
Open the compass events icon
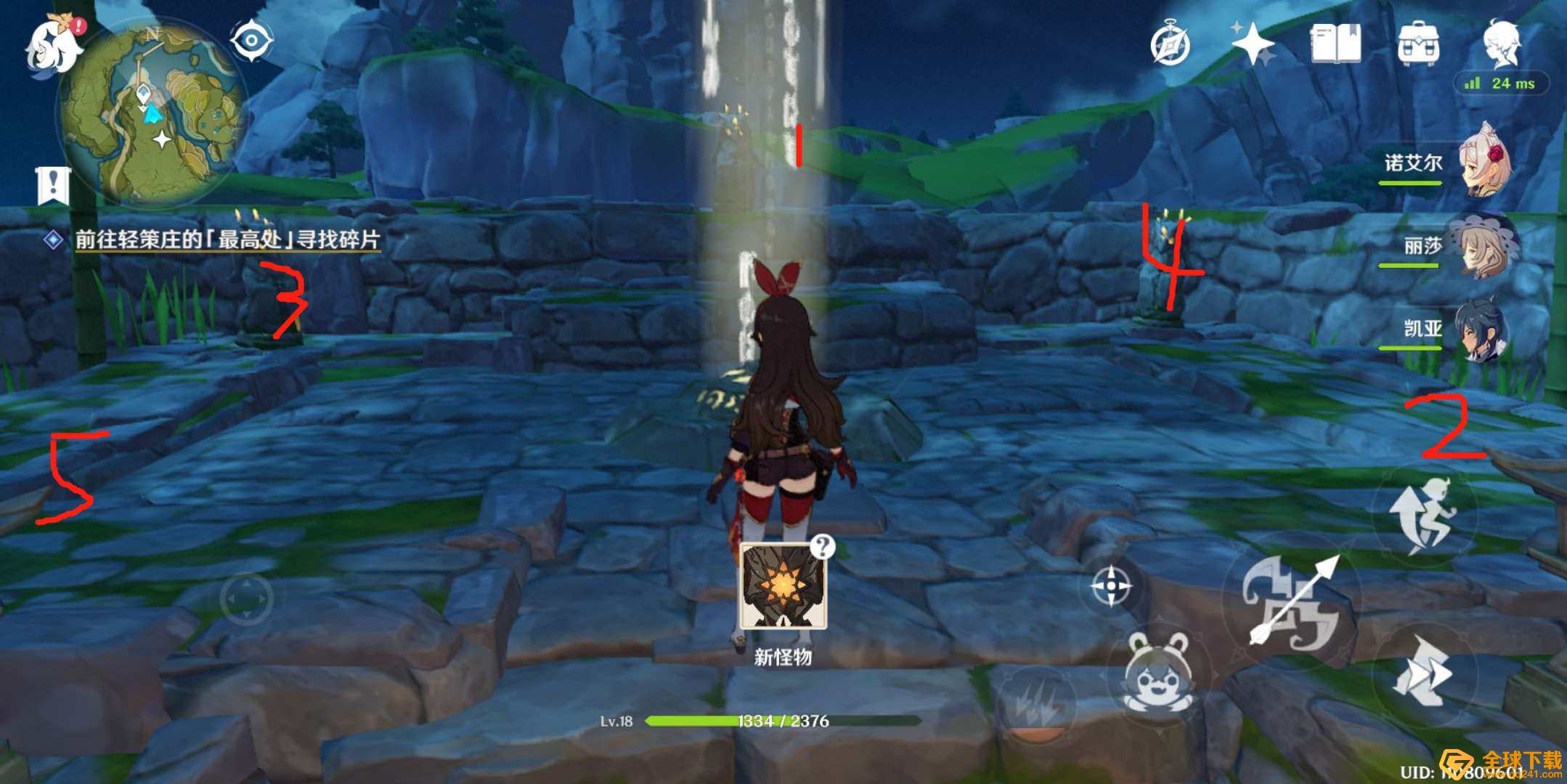(1170, 45)
